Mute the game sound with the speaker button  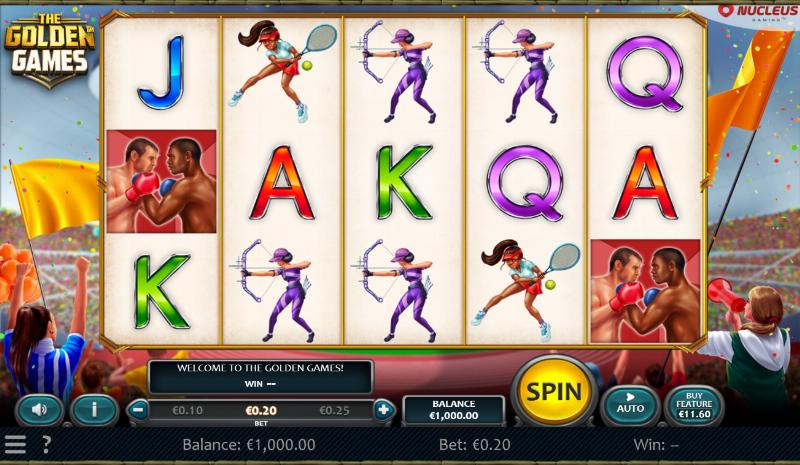[x=40, y=409]
